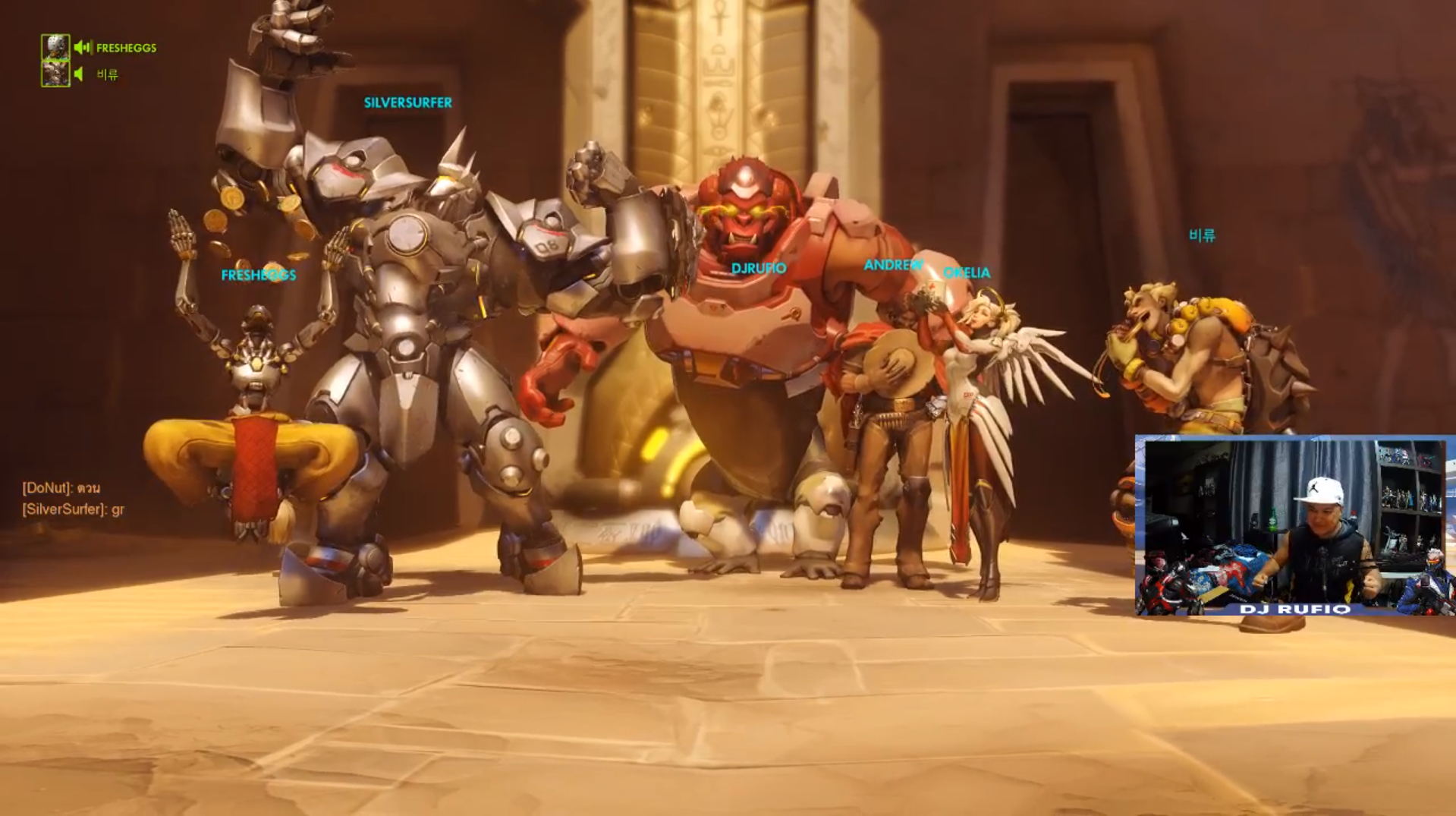Click the SilverSurfer chat message
The height and width of the screenshot is (816, 1456).
point(73,509)
